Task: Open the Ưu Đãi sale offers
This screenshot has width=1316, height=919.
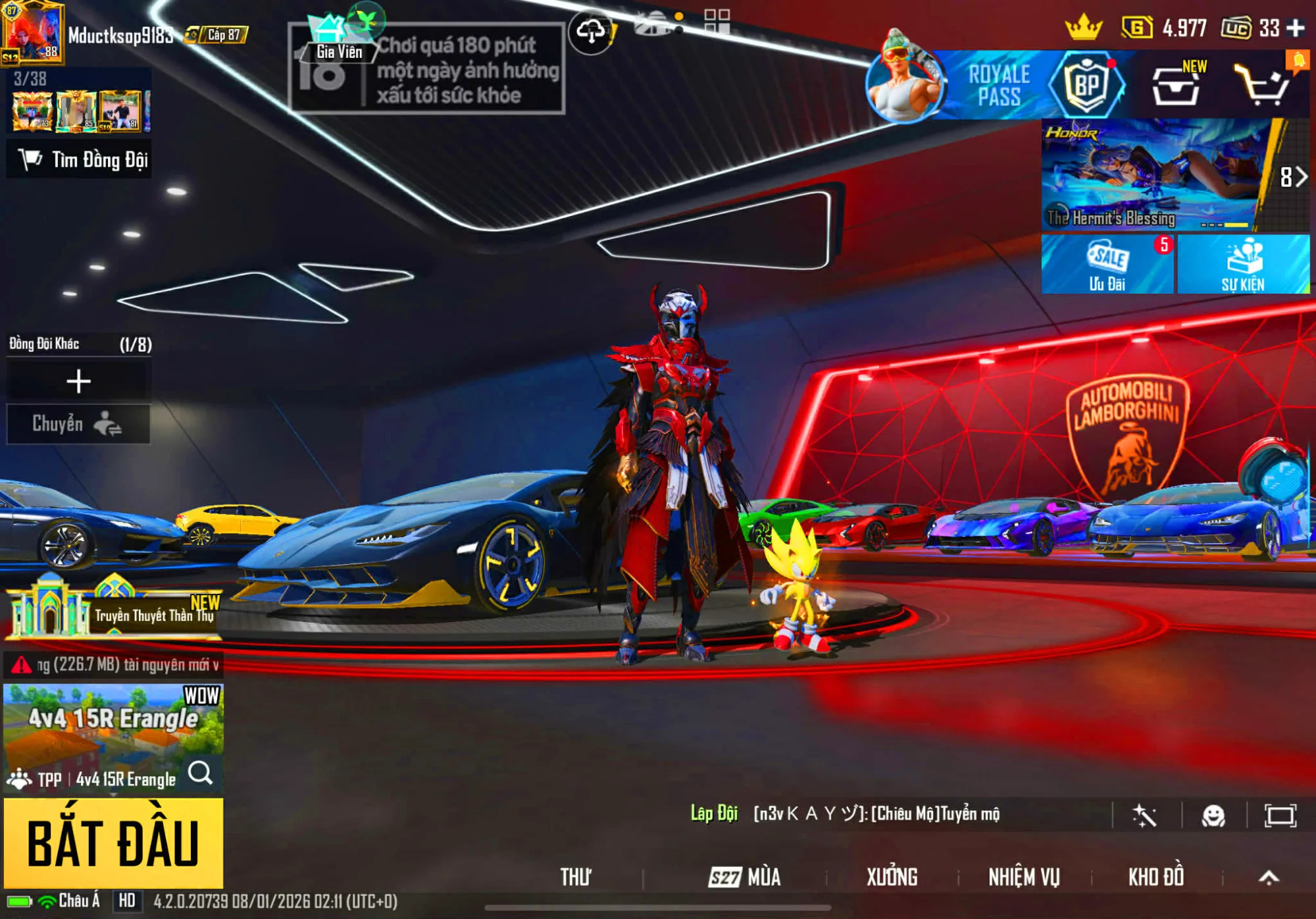Action: pyautogui.click(x=1107, y=265)
